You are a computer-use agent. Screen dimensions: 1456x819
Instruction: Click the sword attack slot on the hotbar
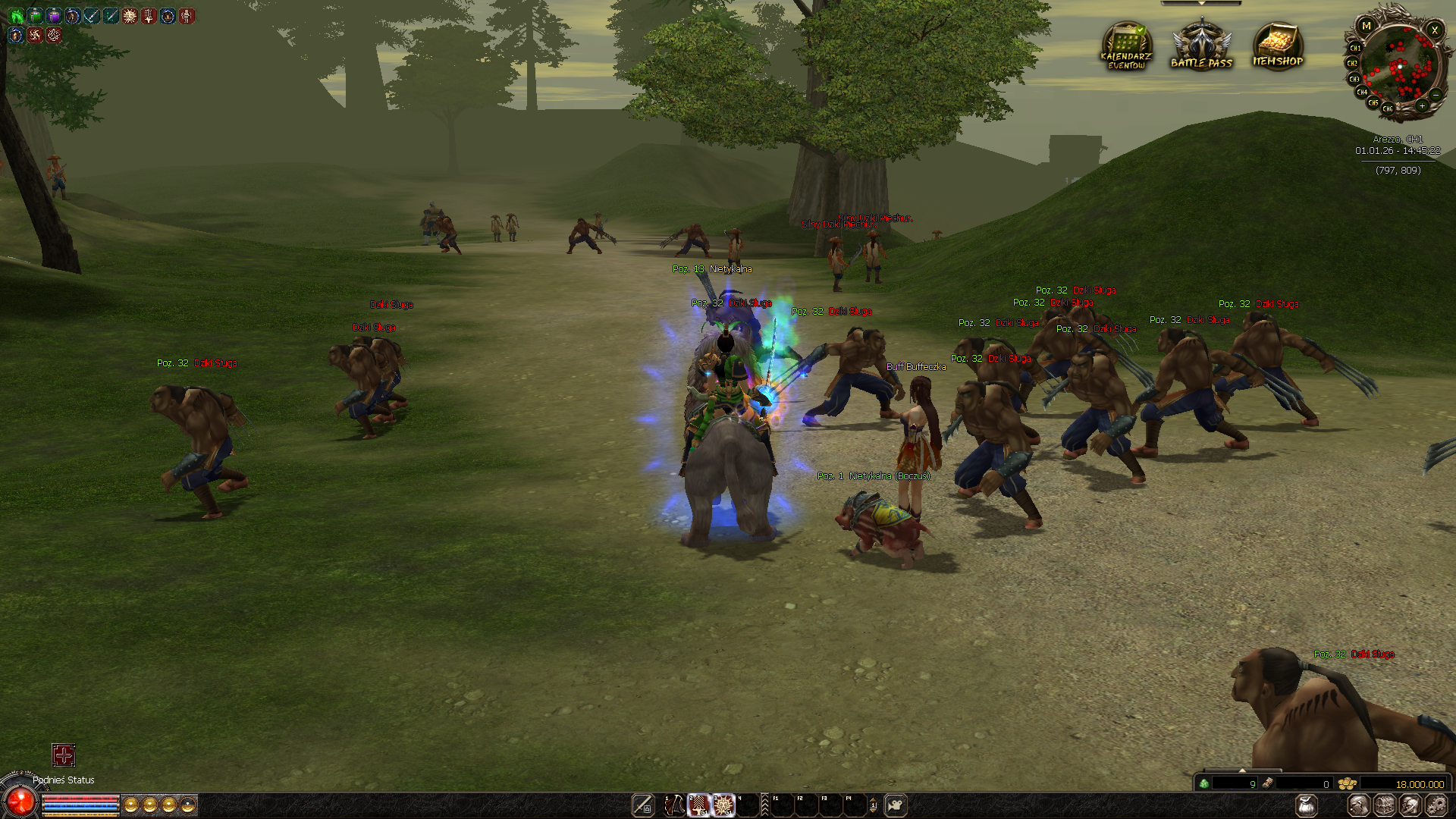pyautogui.click(x=643, y=805)
